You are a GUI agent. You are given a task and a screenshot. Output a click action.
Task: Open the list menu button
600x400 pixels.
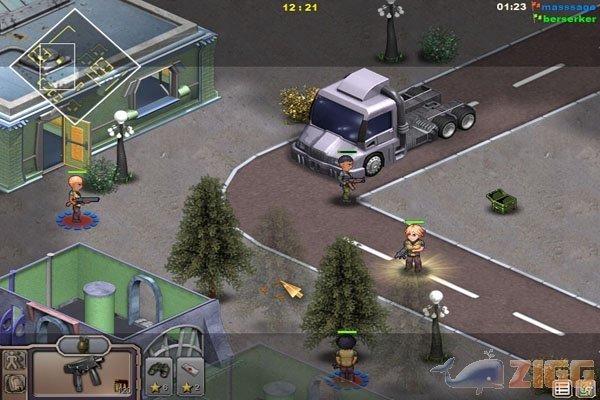(x=561, y=388)
